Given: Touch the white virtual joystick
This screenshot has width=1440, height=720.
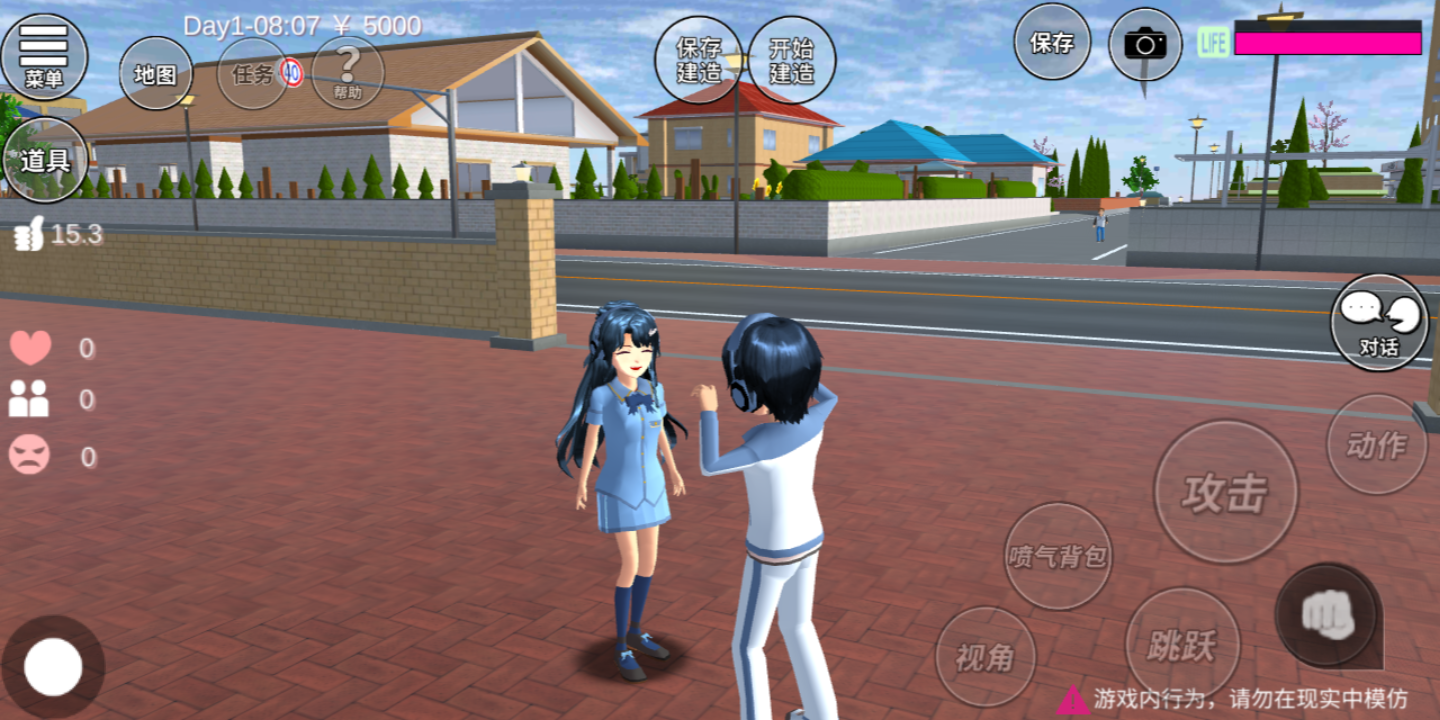Looking at the screenshot, I should pos(53,666).
